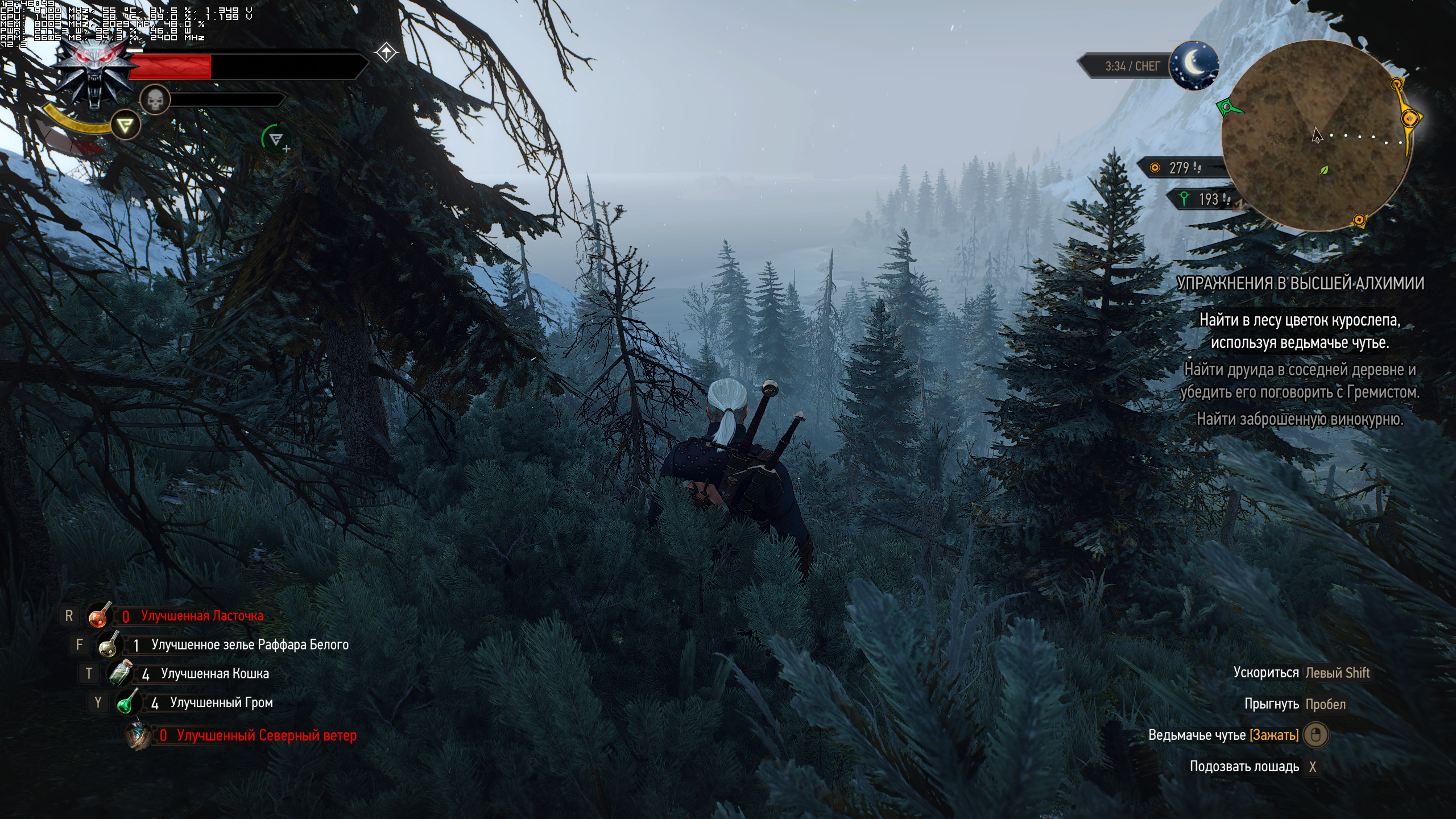The image size is (1456, 819).
Task: Use the Улучшенное зелье Раффара Белого slot
Action: [x=109, y=645]
